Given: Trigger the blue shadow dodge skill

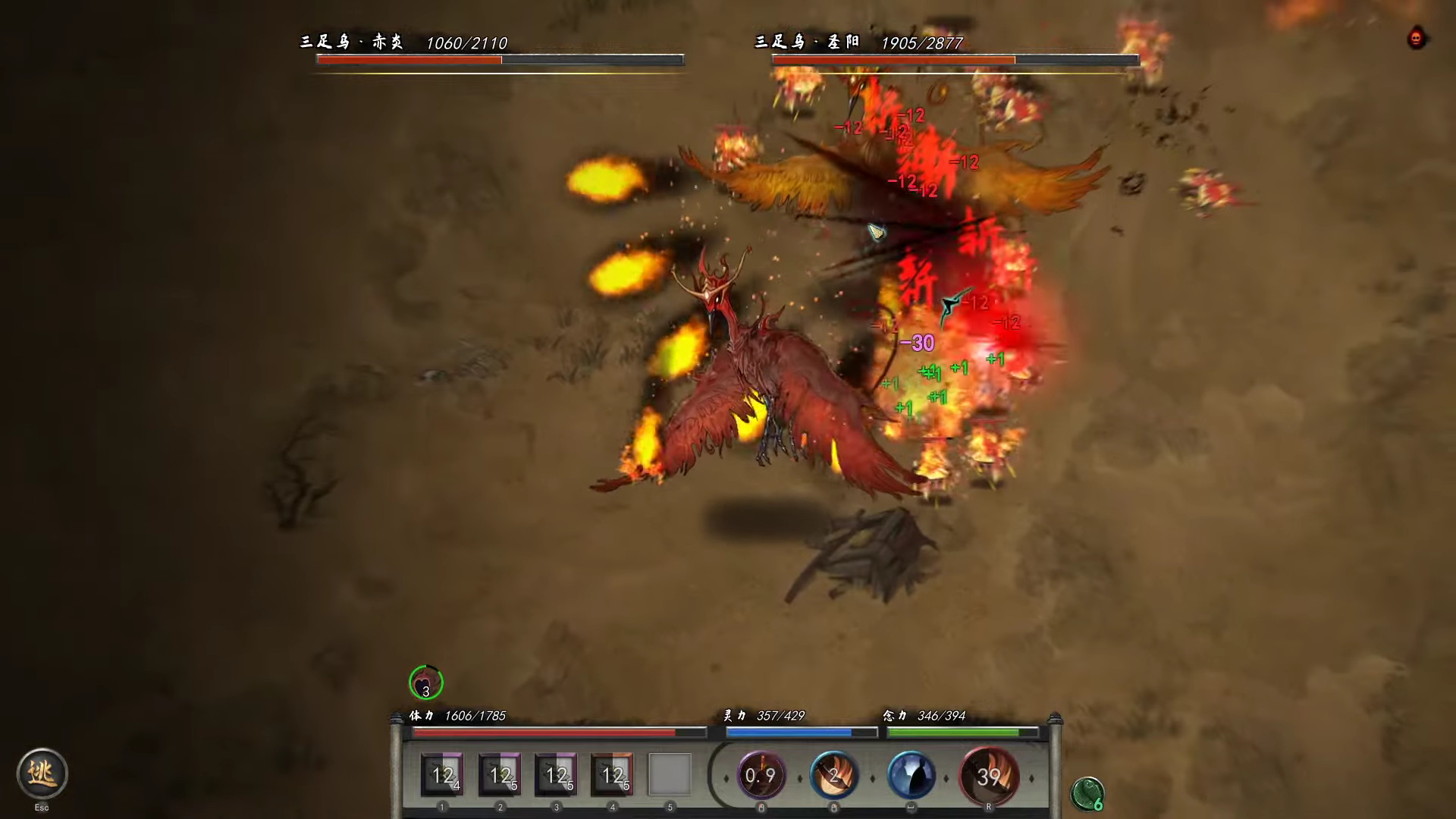Looking at the screenshot, I should 912,775.
